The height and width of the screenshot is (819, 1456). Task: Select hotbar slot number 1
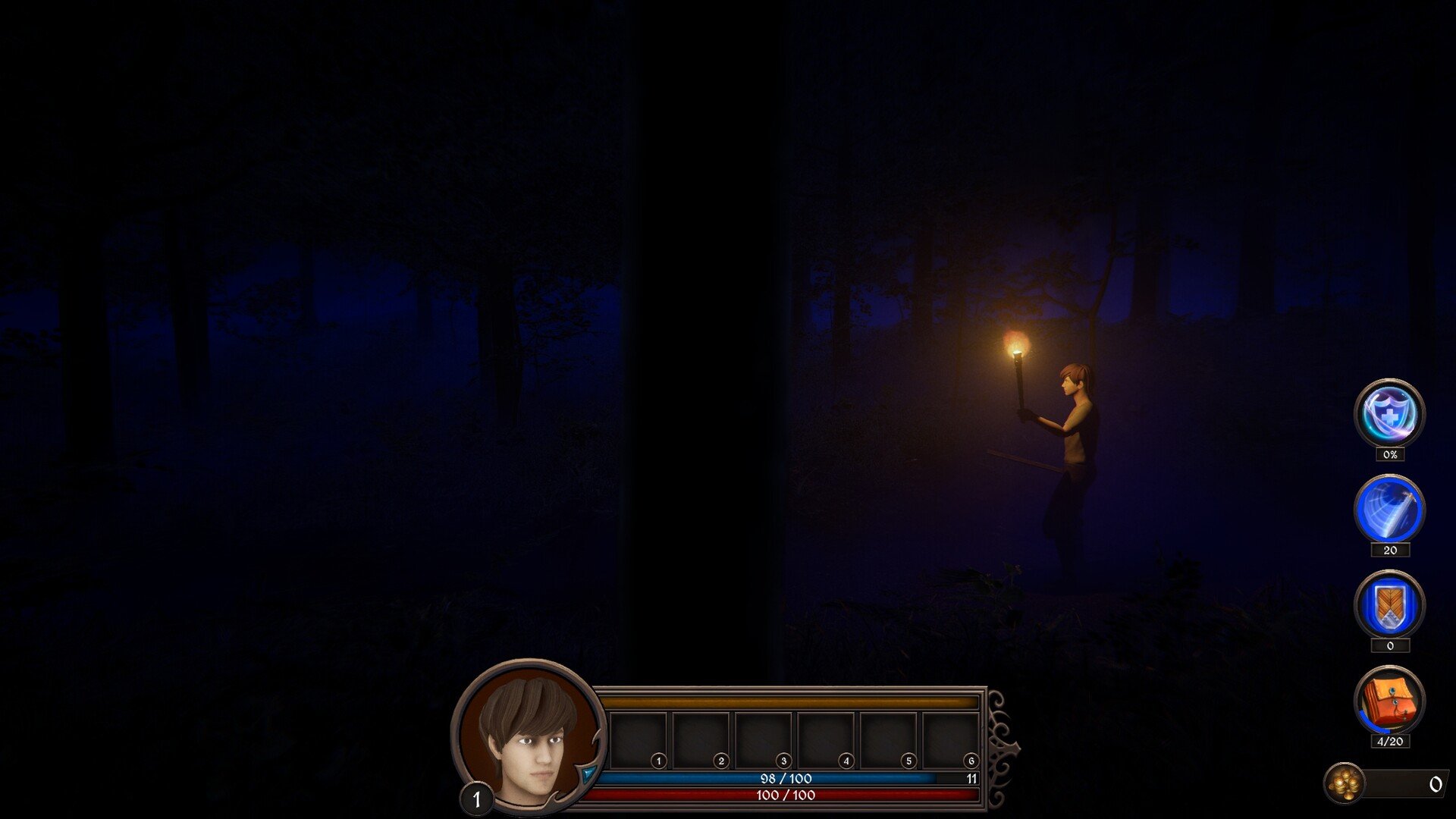click(639, 740)
